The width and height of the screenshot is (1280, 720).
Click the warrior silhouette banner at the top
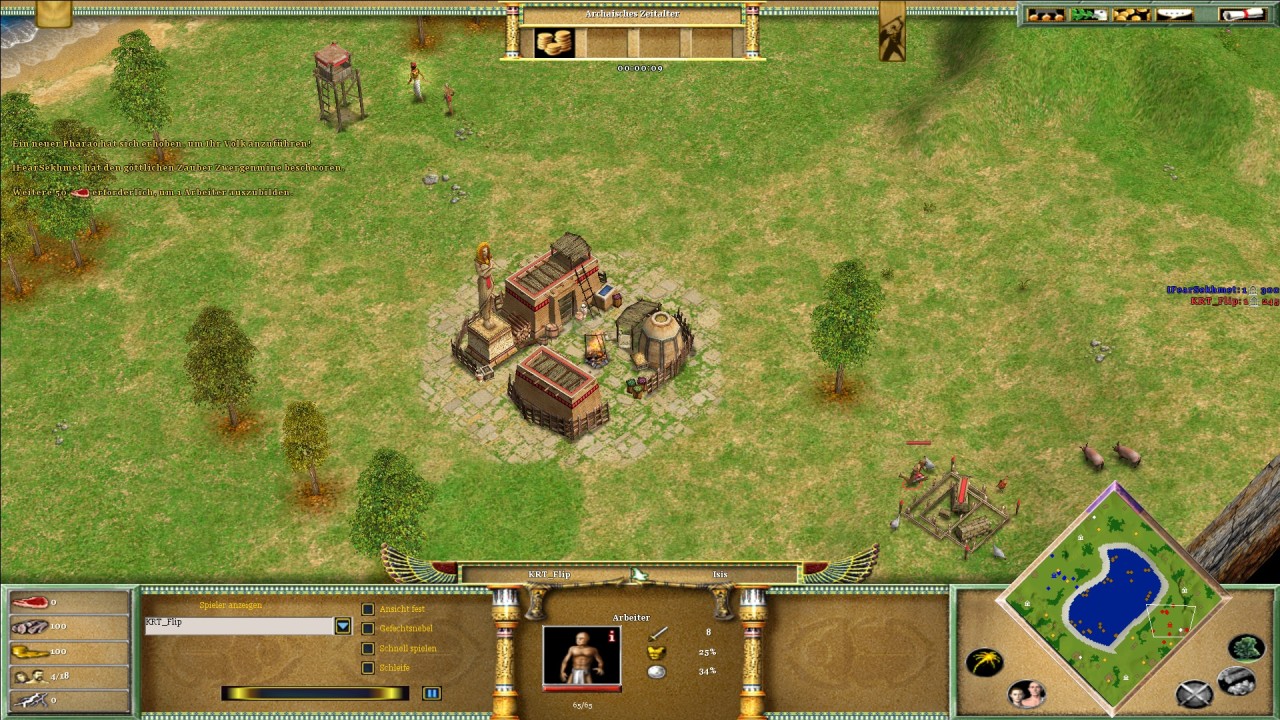tap(892, 32)
